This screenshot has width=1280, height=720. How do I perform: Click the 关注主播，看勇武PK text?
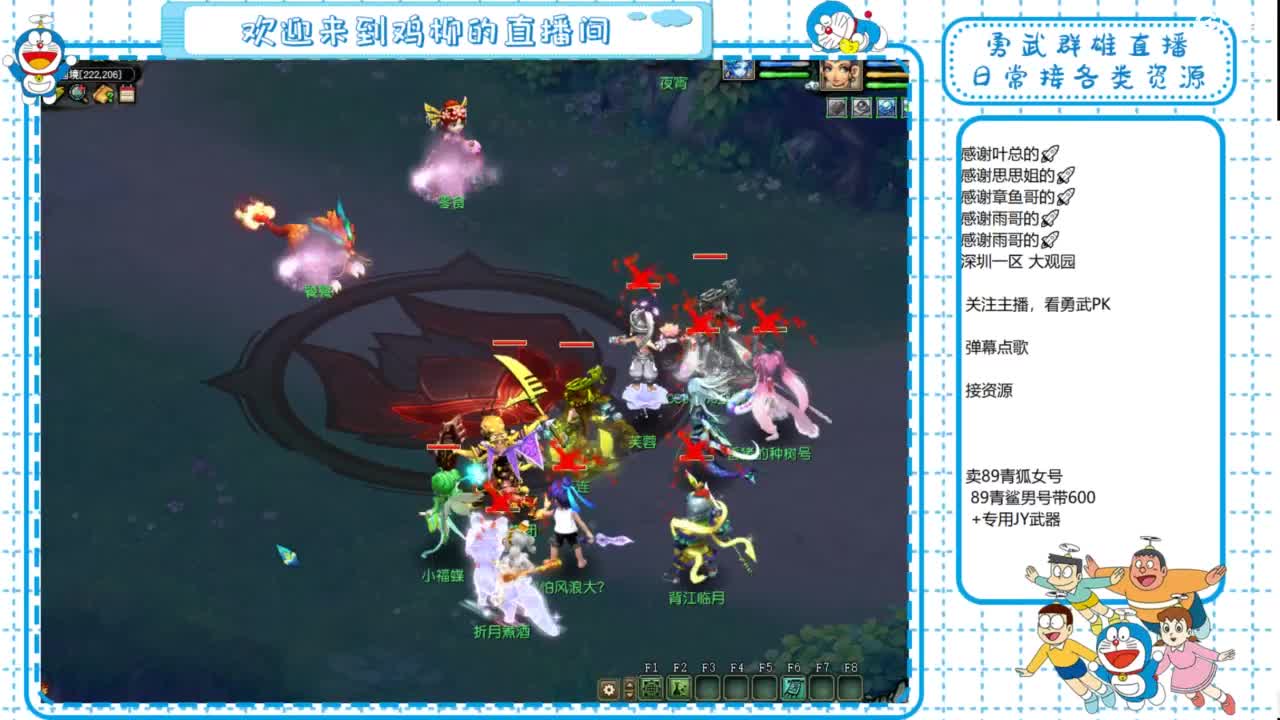click(x=1037, y=304)
